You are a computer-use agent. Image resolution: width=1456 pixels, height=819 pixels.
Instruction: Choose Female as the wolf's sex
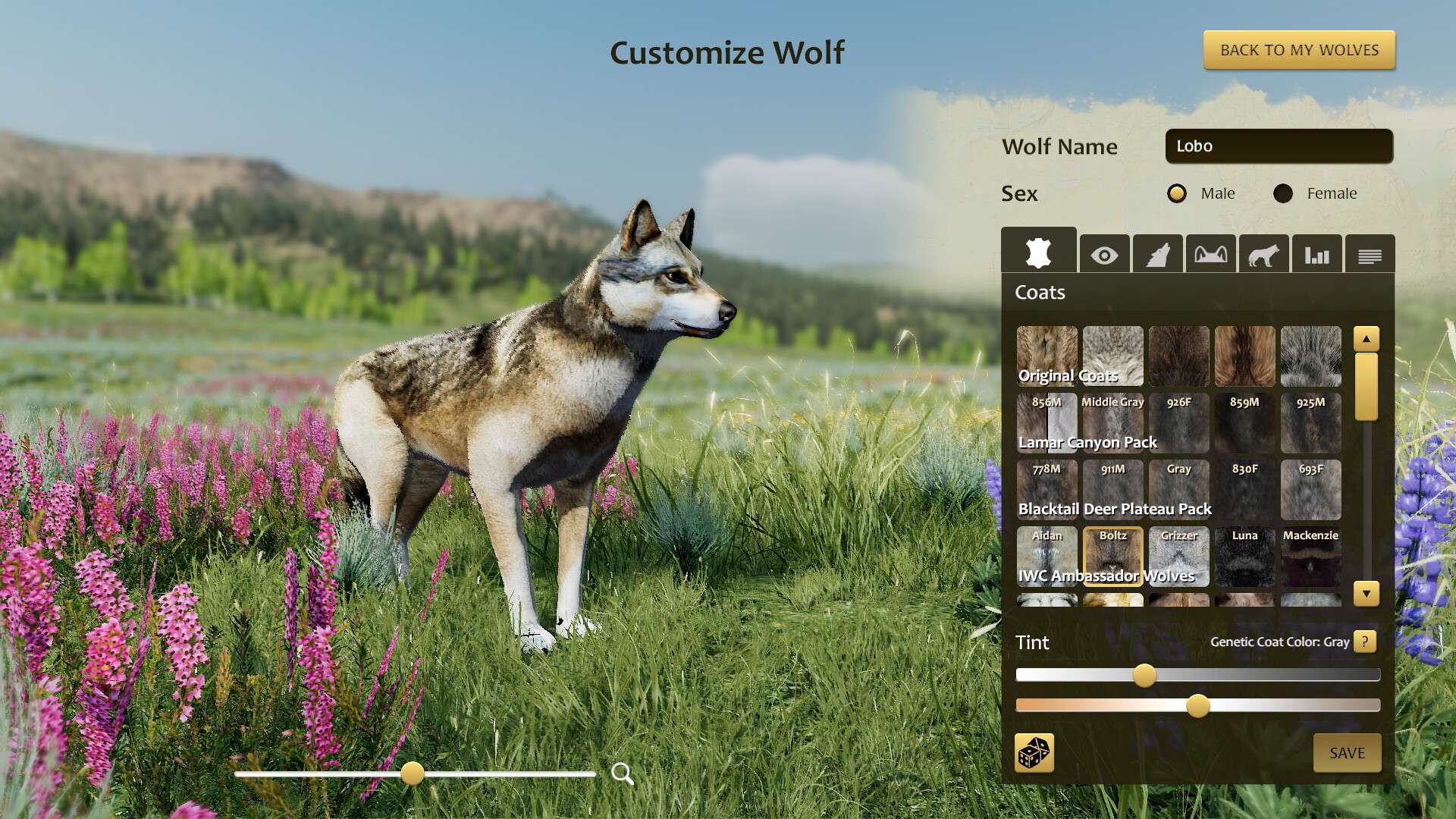point(1284,193)
